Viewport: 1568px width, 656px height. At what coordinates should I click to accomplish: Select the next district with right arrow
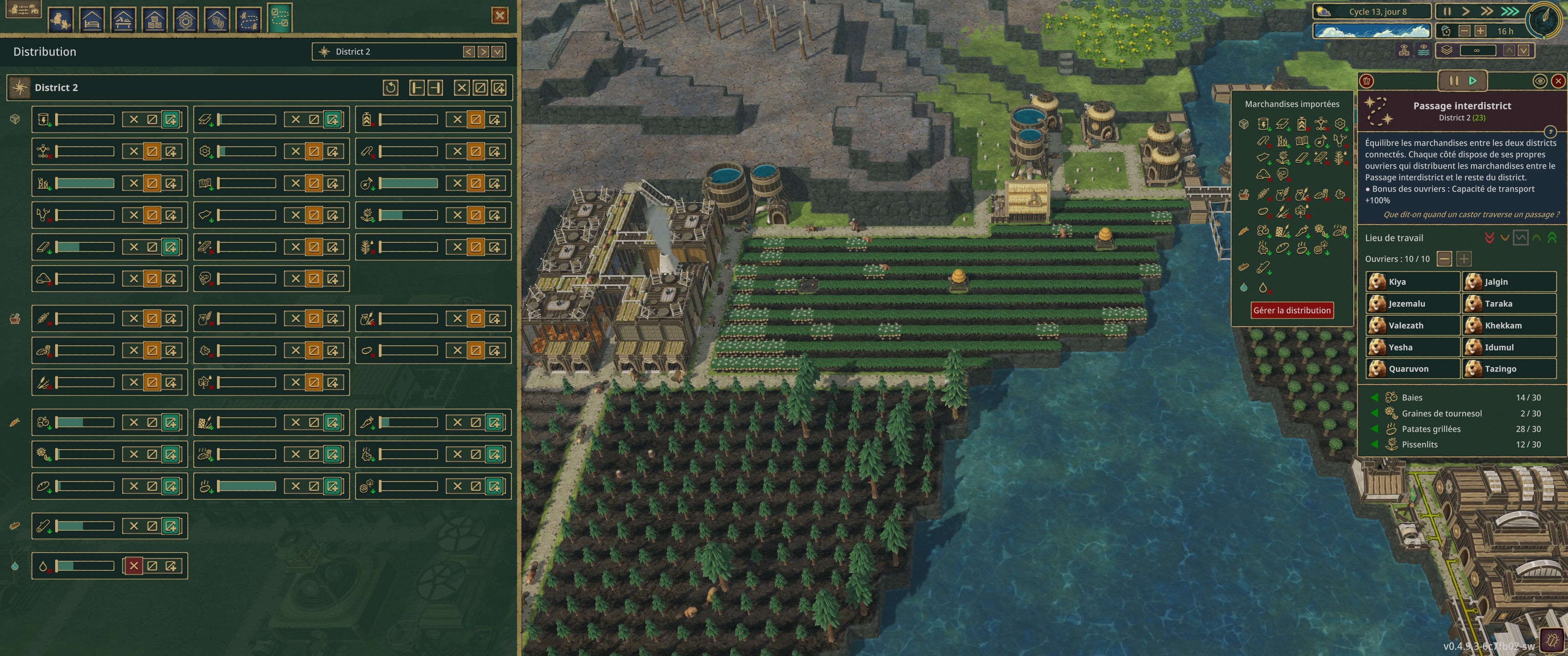483,52
